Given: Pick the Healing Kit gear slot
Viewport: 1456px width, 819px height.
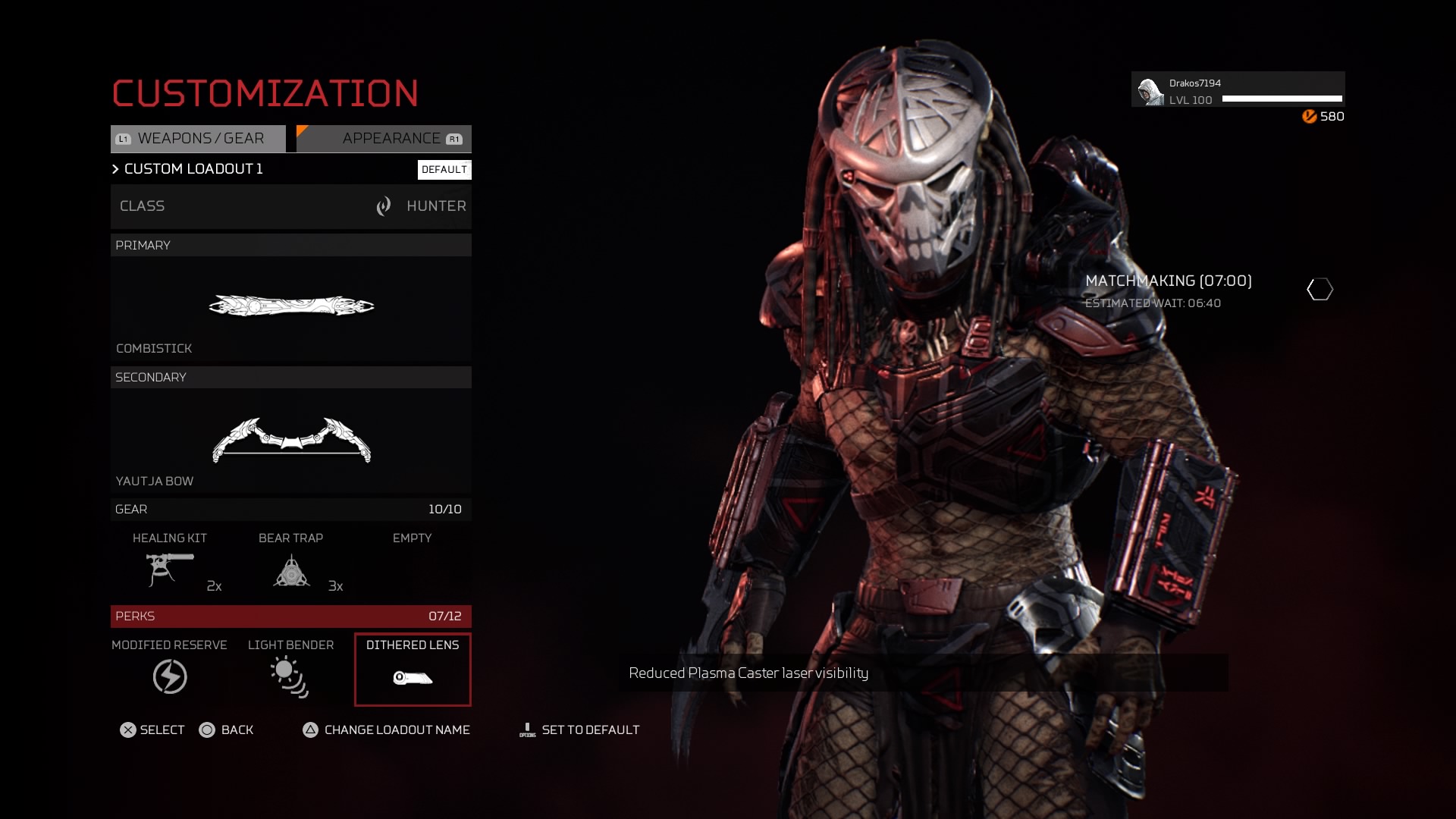Looking at the screenshot, I should (170, 563).
